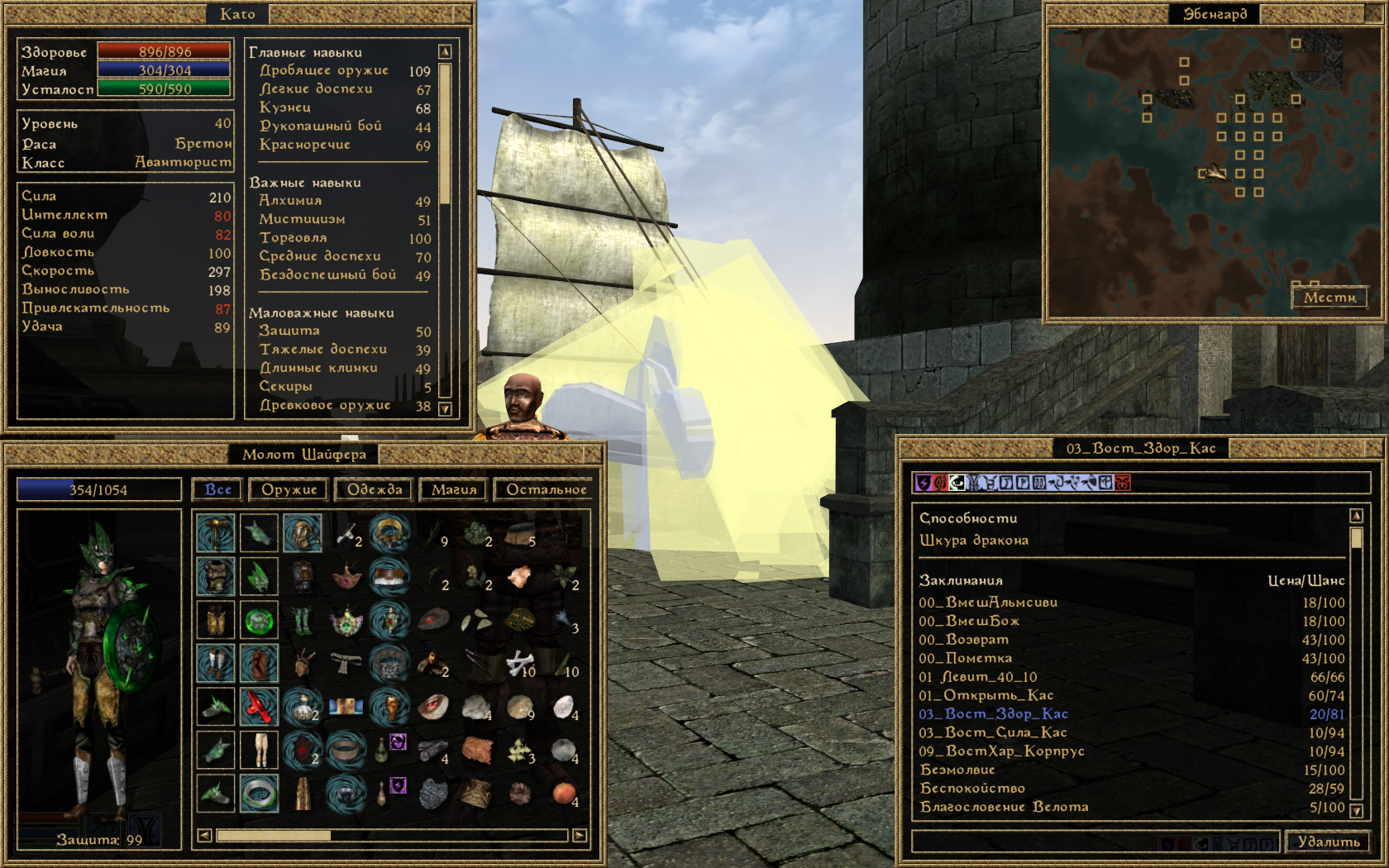Select the Беспокойство spell
Viewport: 1389px width, 868px height.
[972, 788]
